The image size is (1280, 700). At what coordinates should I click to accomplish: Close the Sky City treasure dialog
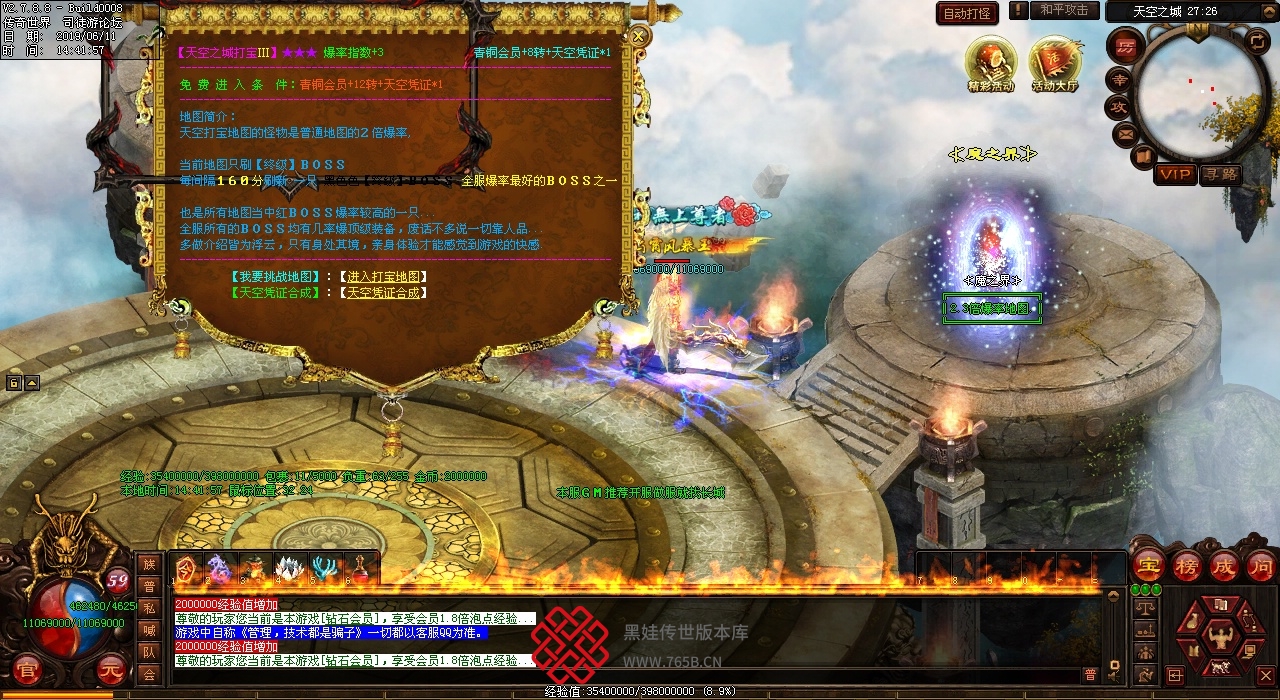(x=638, y=37)
